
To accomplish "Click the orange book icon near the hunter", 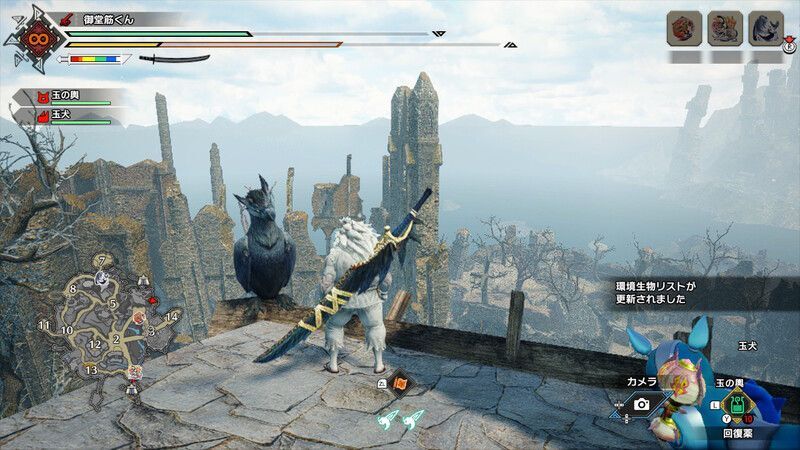I will (x=400, y=381).
